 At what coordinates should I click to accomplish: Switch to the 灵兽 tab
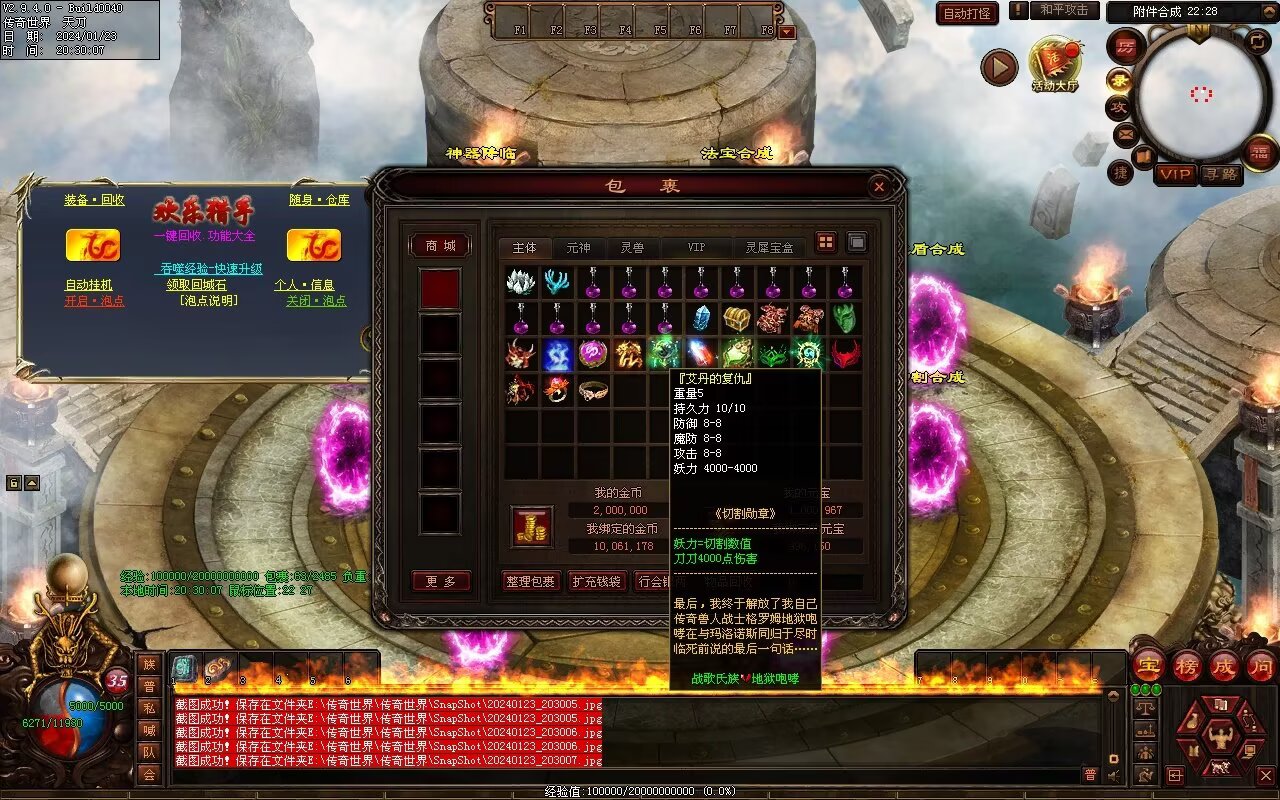631,247
